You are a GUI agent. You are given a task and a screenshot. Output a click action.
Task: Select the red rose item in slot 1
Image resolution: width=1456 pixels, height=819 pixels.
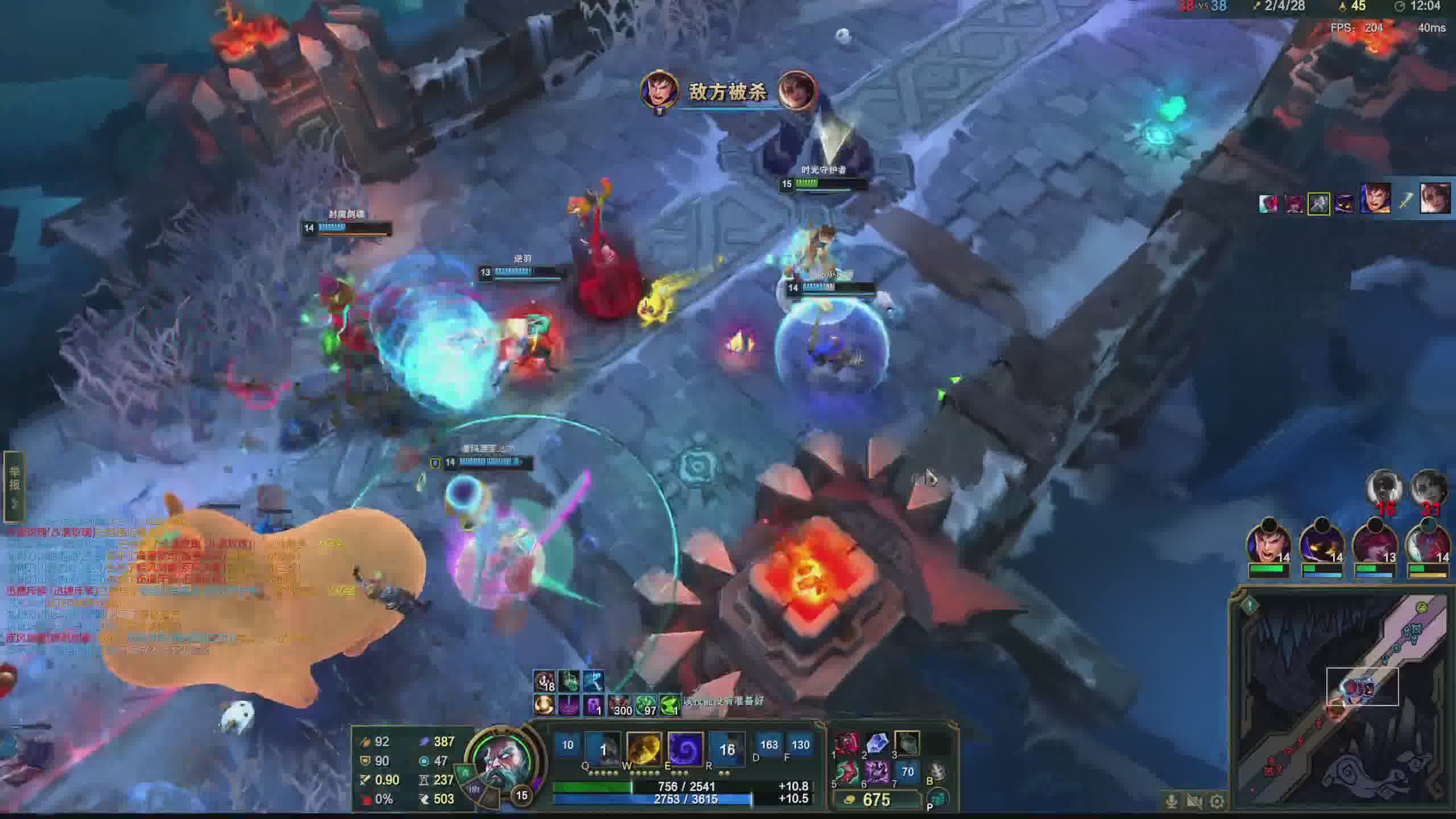coord(846,743)
